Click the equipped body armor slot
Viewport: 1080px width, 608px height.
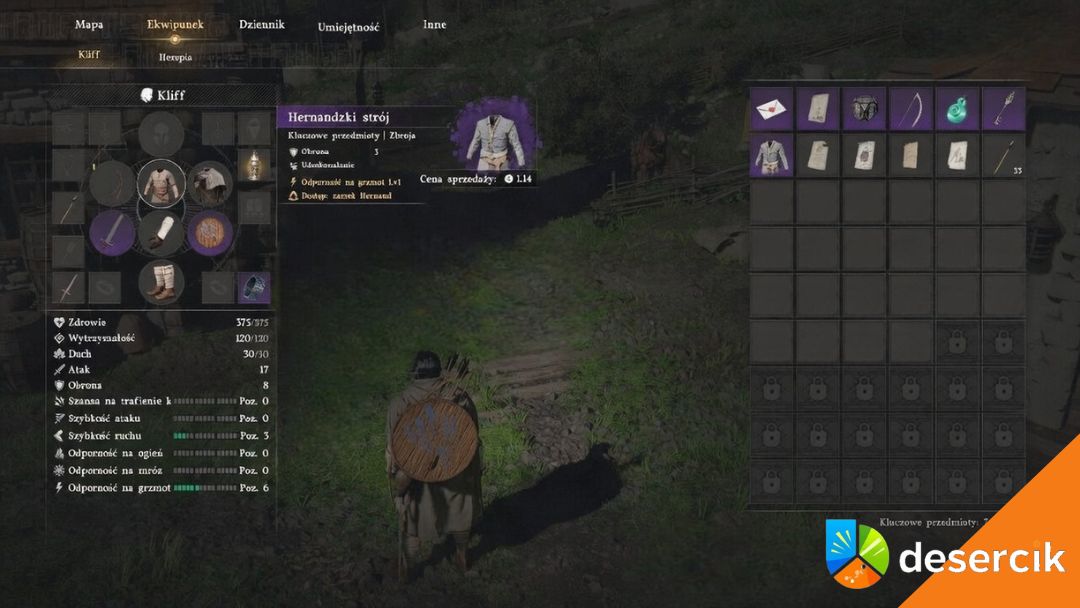tap(161, 183)
